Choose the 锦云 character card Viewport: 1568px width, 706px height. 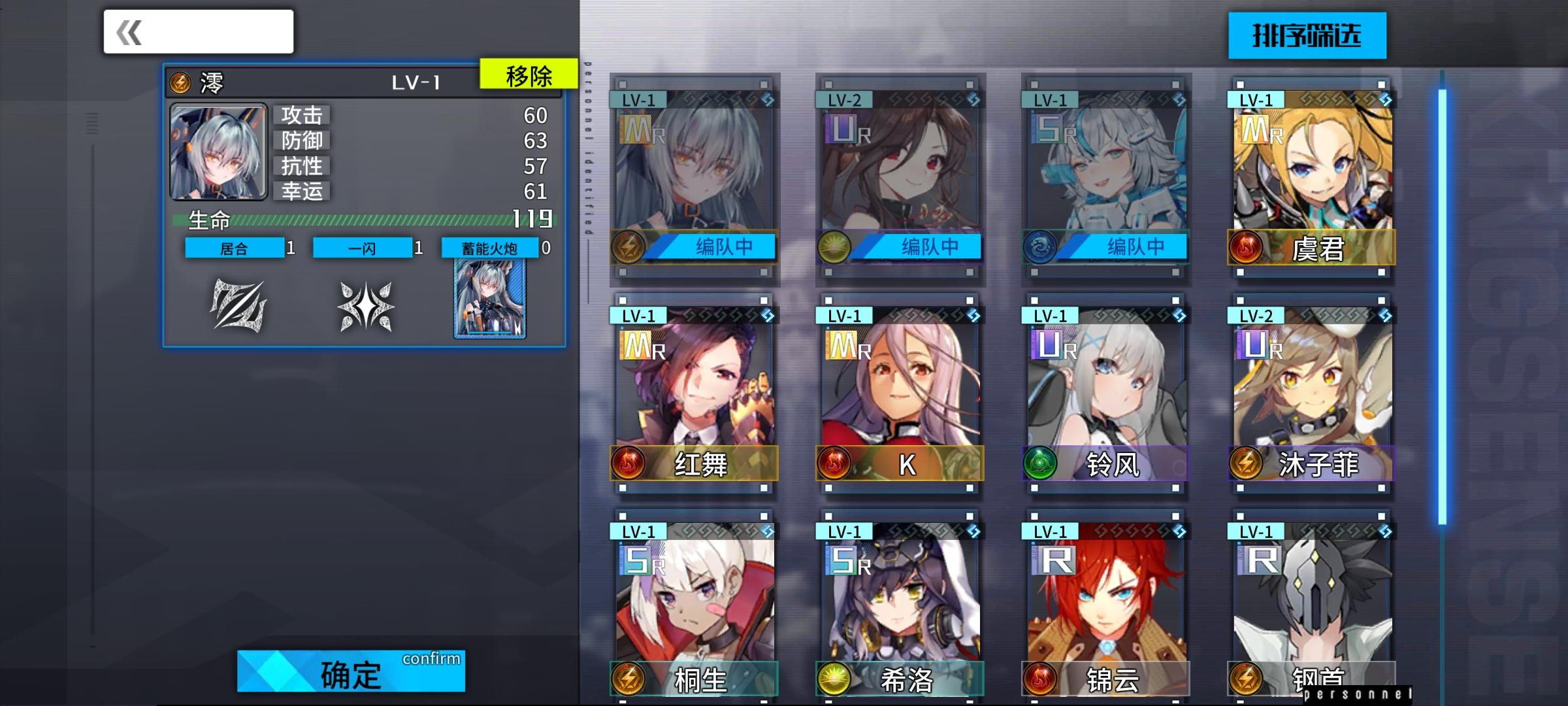tap(1106, 608)
